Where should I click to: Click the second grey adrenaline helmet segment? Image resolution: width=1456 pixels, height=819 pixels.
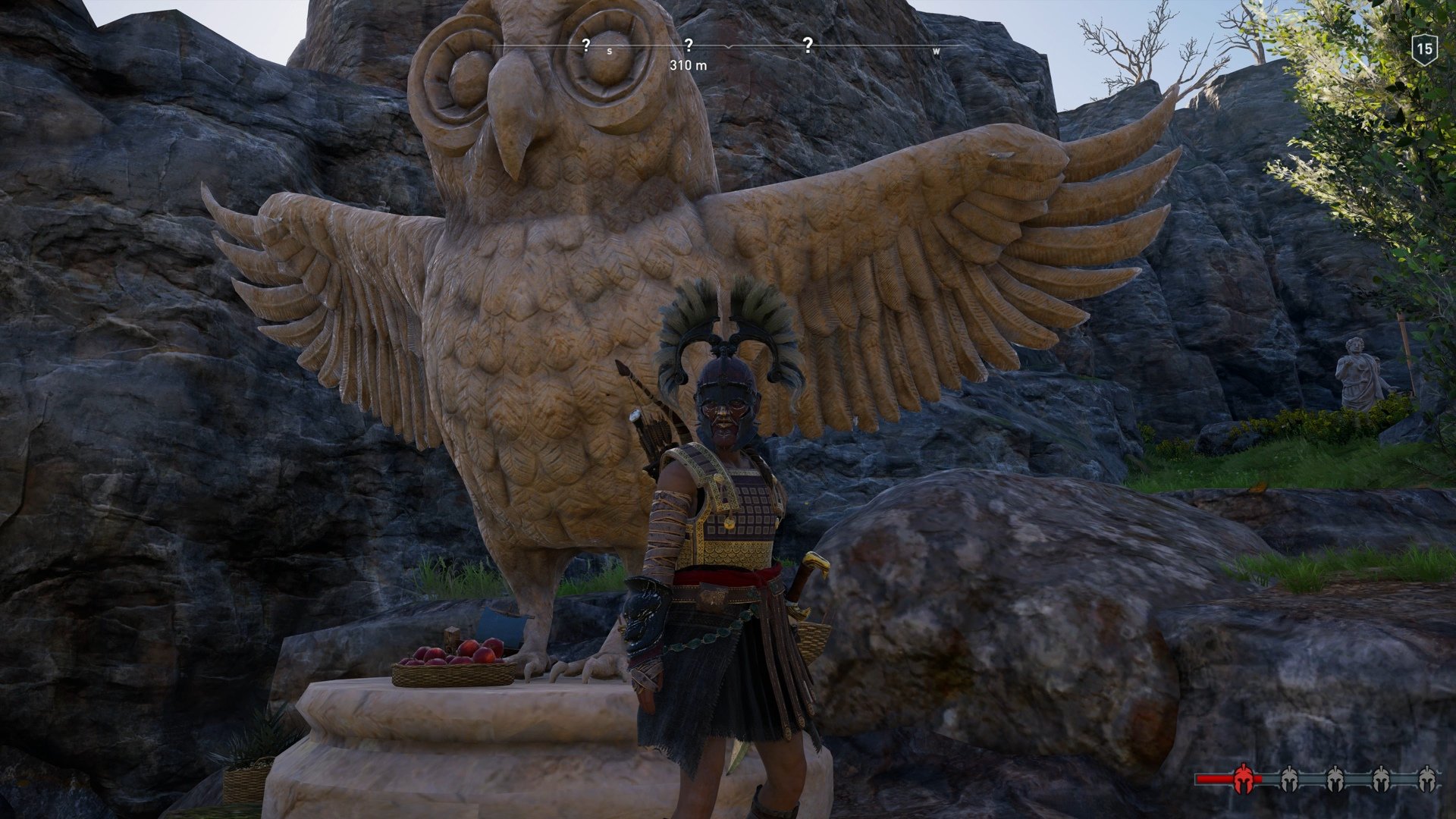[x=1336, y=780]
